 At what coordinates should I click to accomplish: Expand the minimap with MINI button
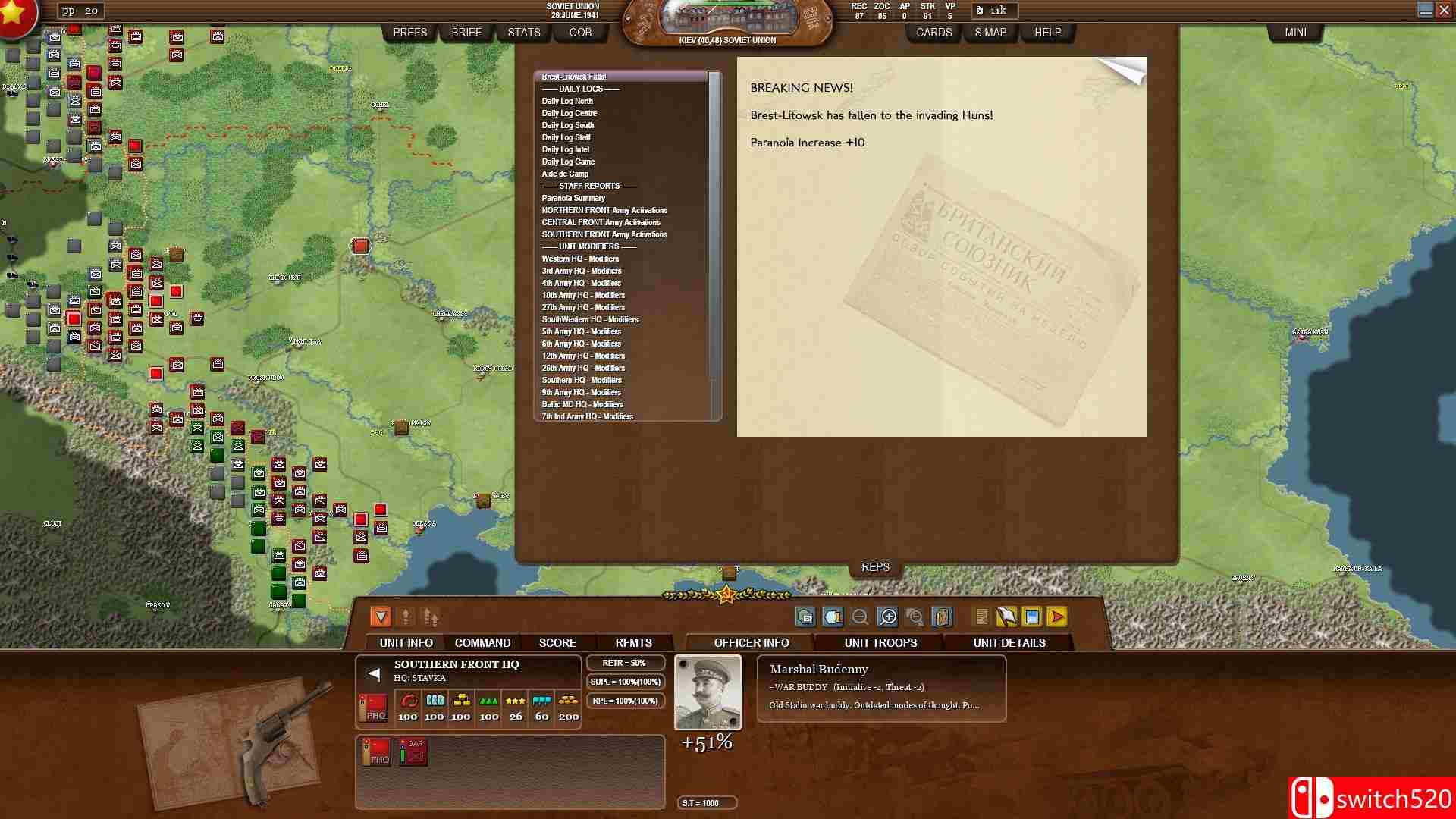point(1296,32)
